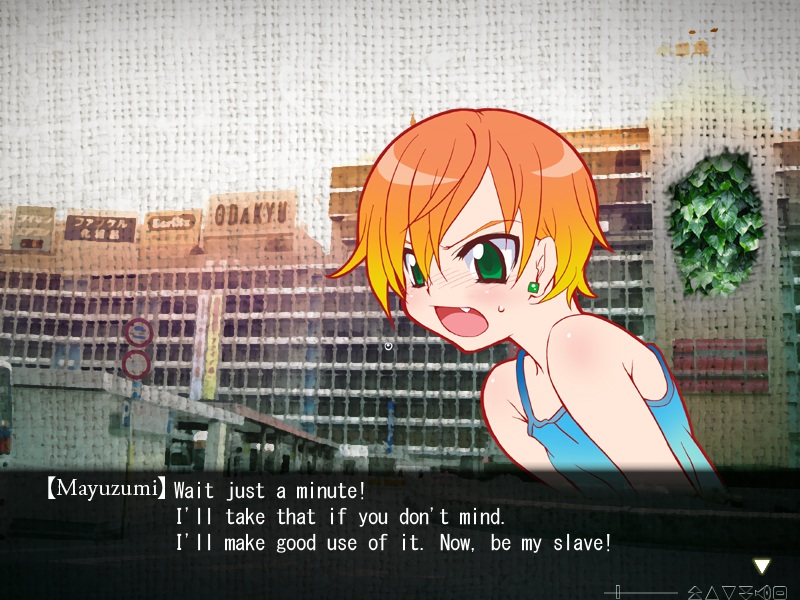Adjust the small slider below the dialogue

[x=618, y=592]
